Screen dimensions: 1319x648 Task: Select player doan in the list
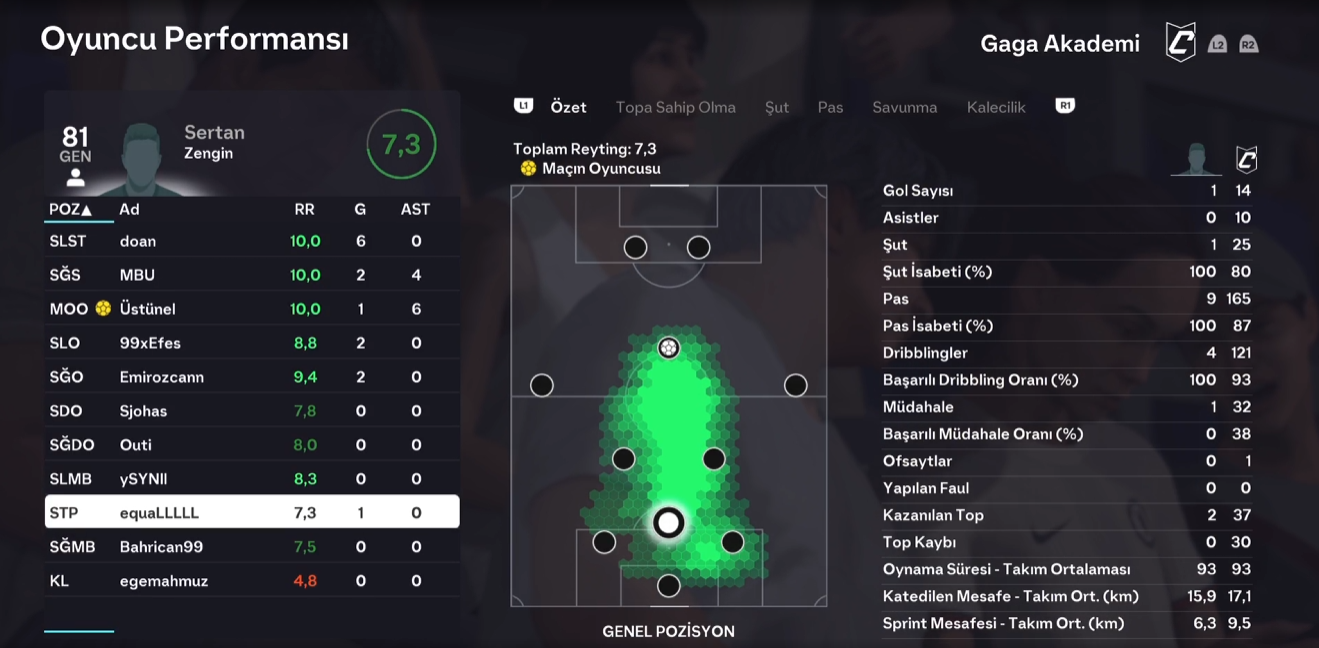pyautogui.click(x=251, y=241)
